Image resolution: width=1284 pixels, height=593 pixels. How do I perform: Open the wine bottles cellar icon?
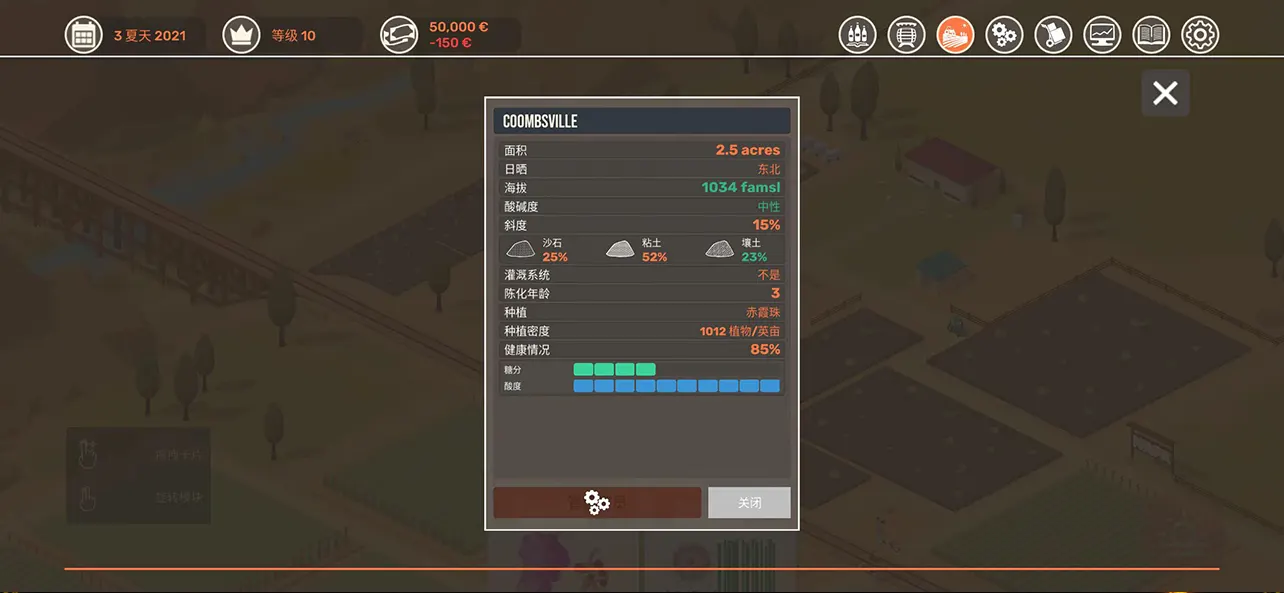[857, 35]
